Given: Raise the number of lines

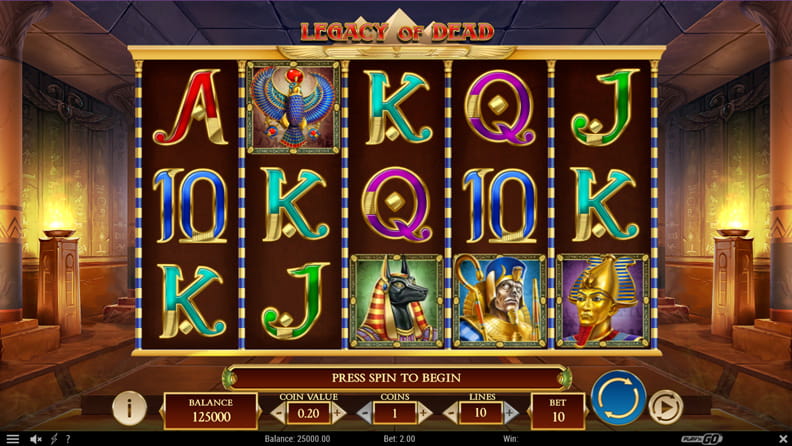Looking at the screenshot, I should point(519,412).
